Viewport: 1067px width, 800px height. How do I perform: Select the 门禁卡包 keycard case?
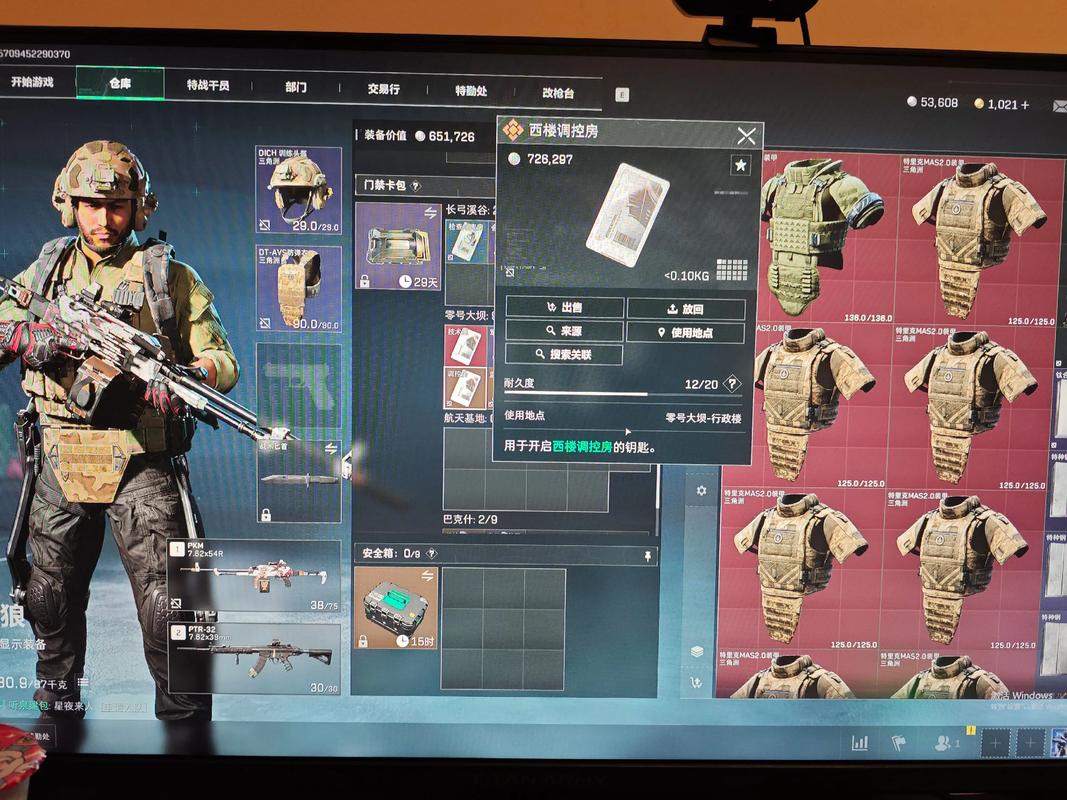click(x=398, y=246)
